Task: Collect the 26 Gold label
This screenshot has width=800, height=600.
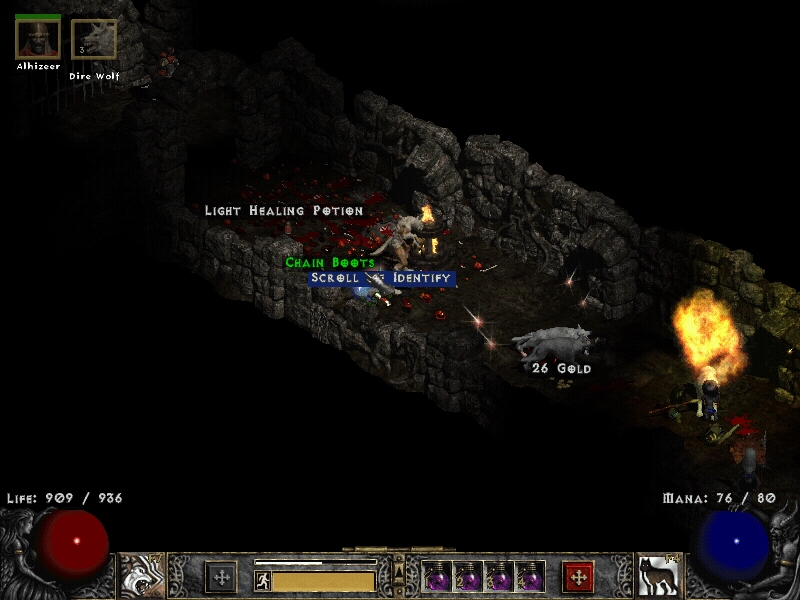Action: (561, 368)
